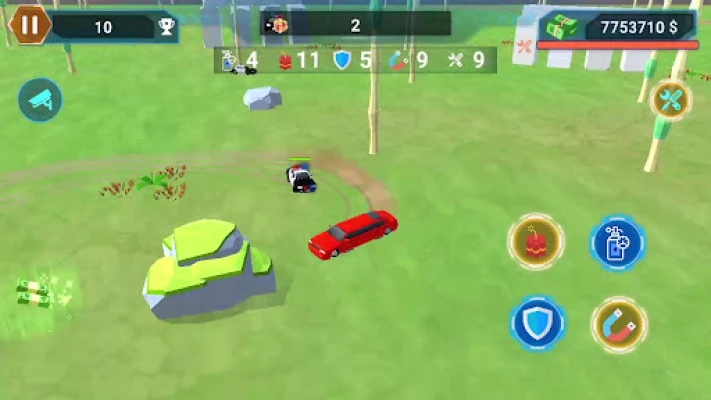Pause the game with the hexagon button
Viewport: 711px width, 400px height.
(31, 24)
